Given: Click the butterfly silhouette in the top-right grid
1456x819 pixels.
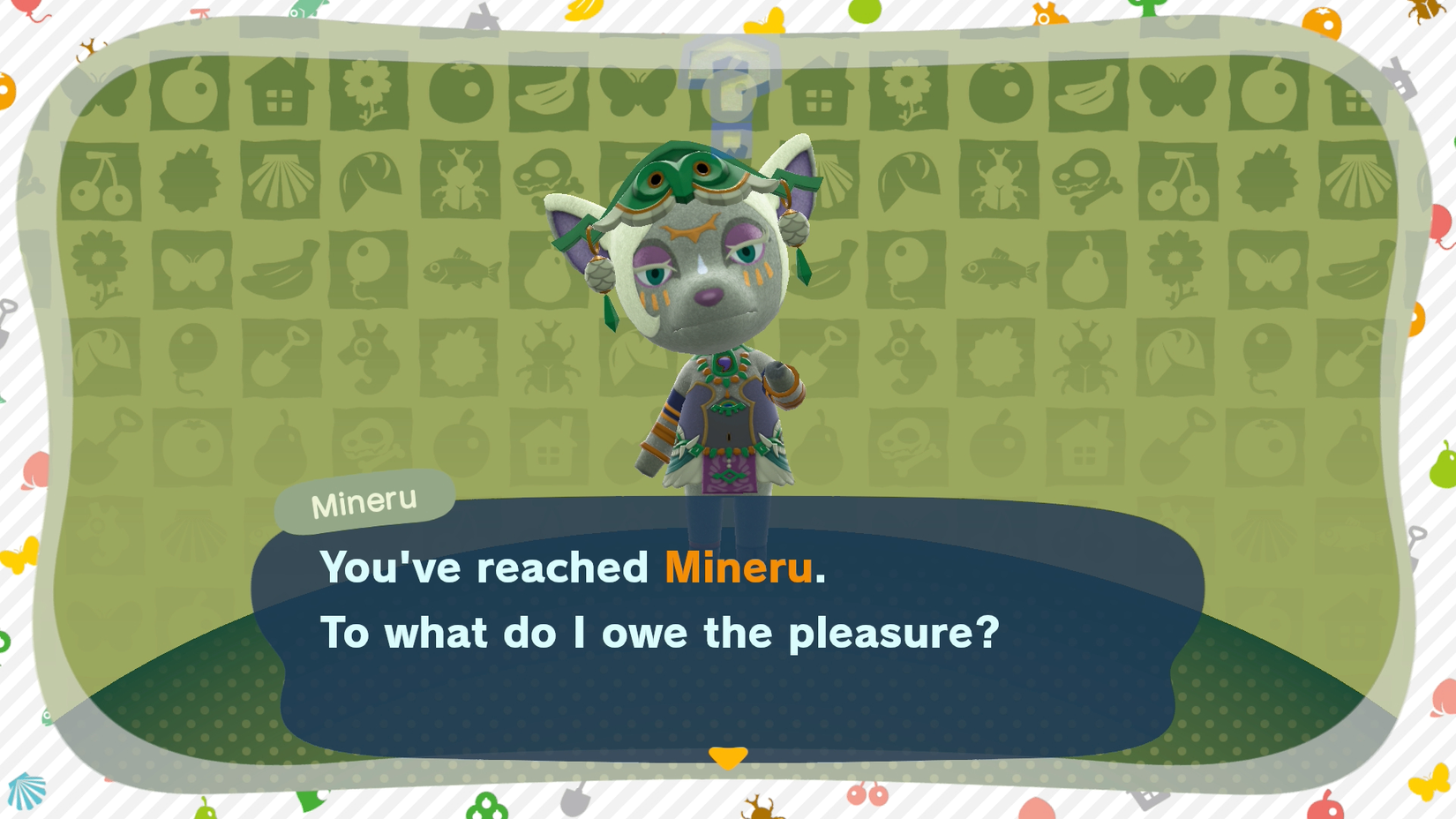Looking at the screenshot, I should (x=1180, y=91).
